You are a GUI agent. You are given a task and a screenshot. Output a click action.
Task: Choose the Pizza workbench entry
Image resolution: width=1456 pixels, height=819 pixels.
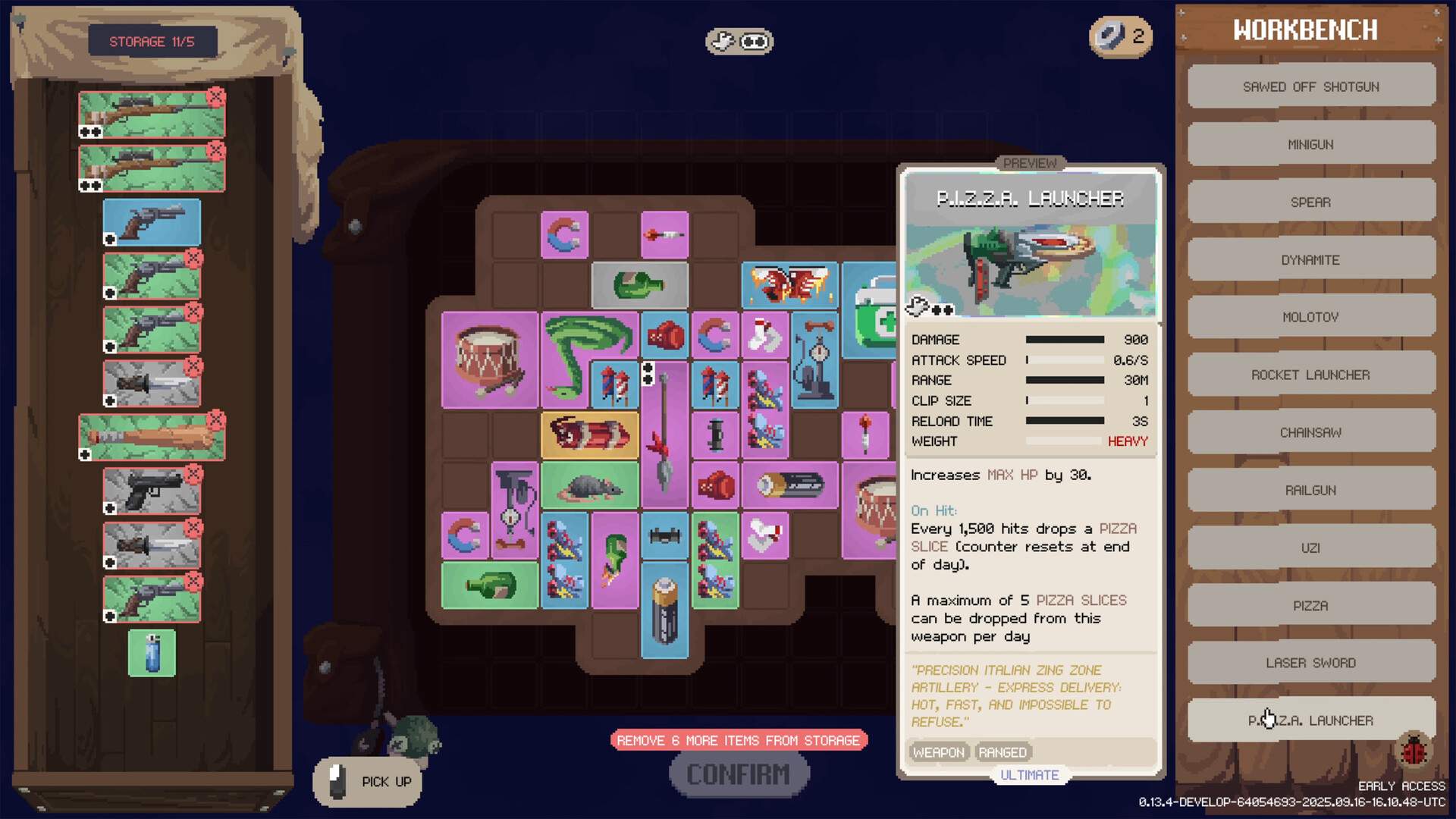click(1310, 605)
